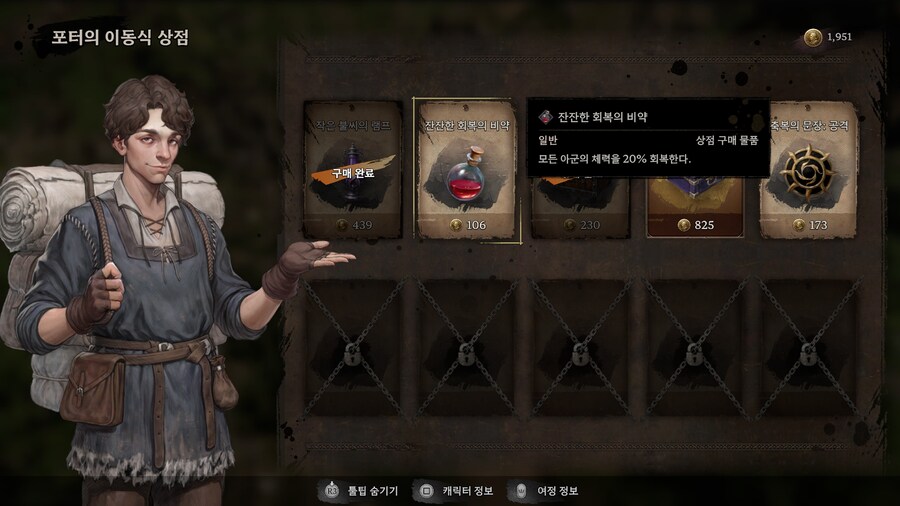This screenshot has width=900, height=506.
Task: Choose the sold-out 작은 불씨의 램프 card
Action: pos(353,170)
